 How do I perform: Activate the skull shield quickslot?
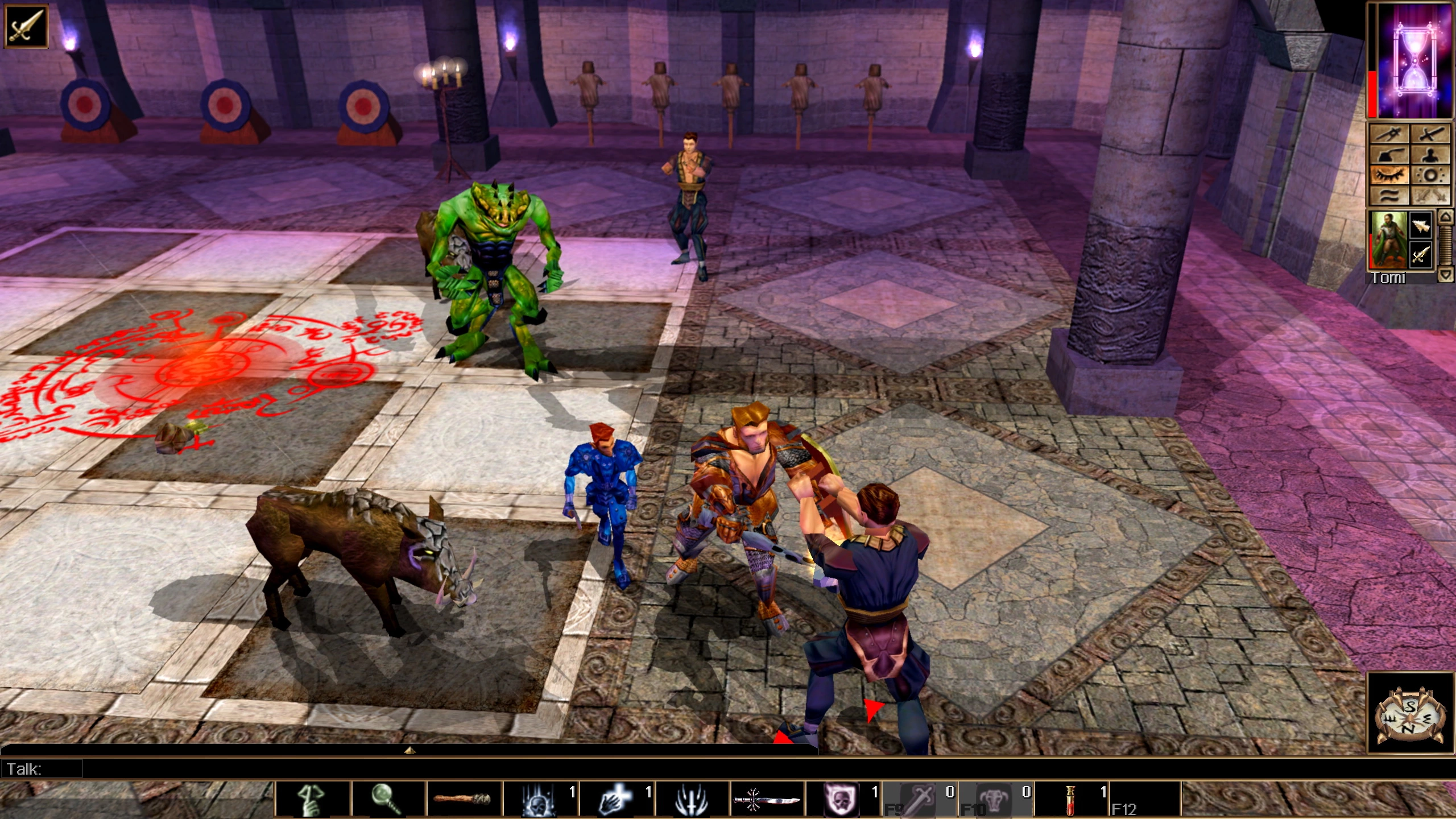click(842, 800)
